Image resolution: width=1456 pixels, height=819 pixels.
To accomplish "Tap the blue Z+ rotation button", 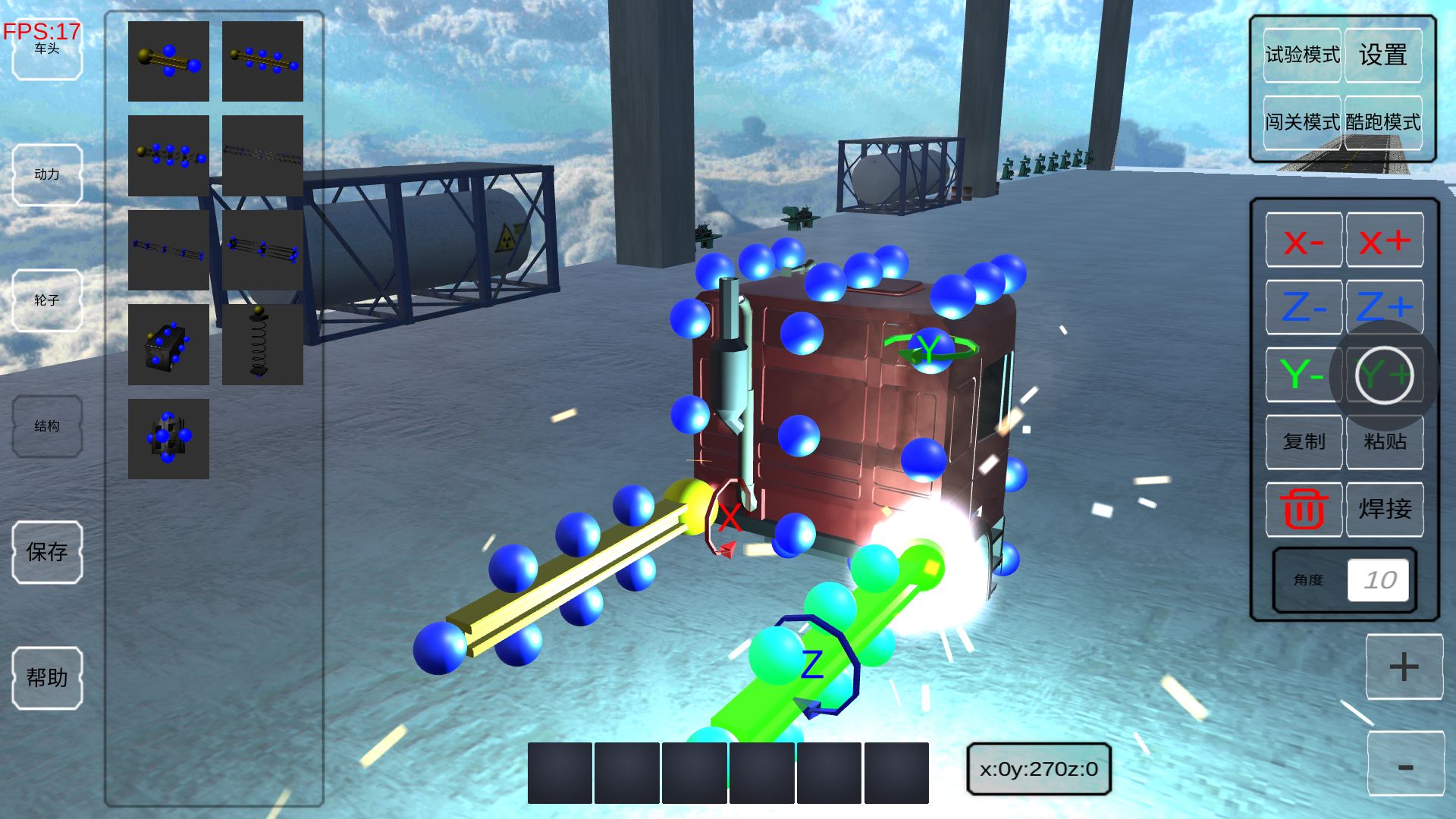I will 1384,307.
